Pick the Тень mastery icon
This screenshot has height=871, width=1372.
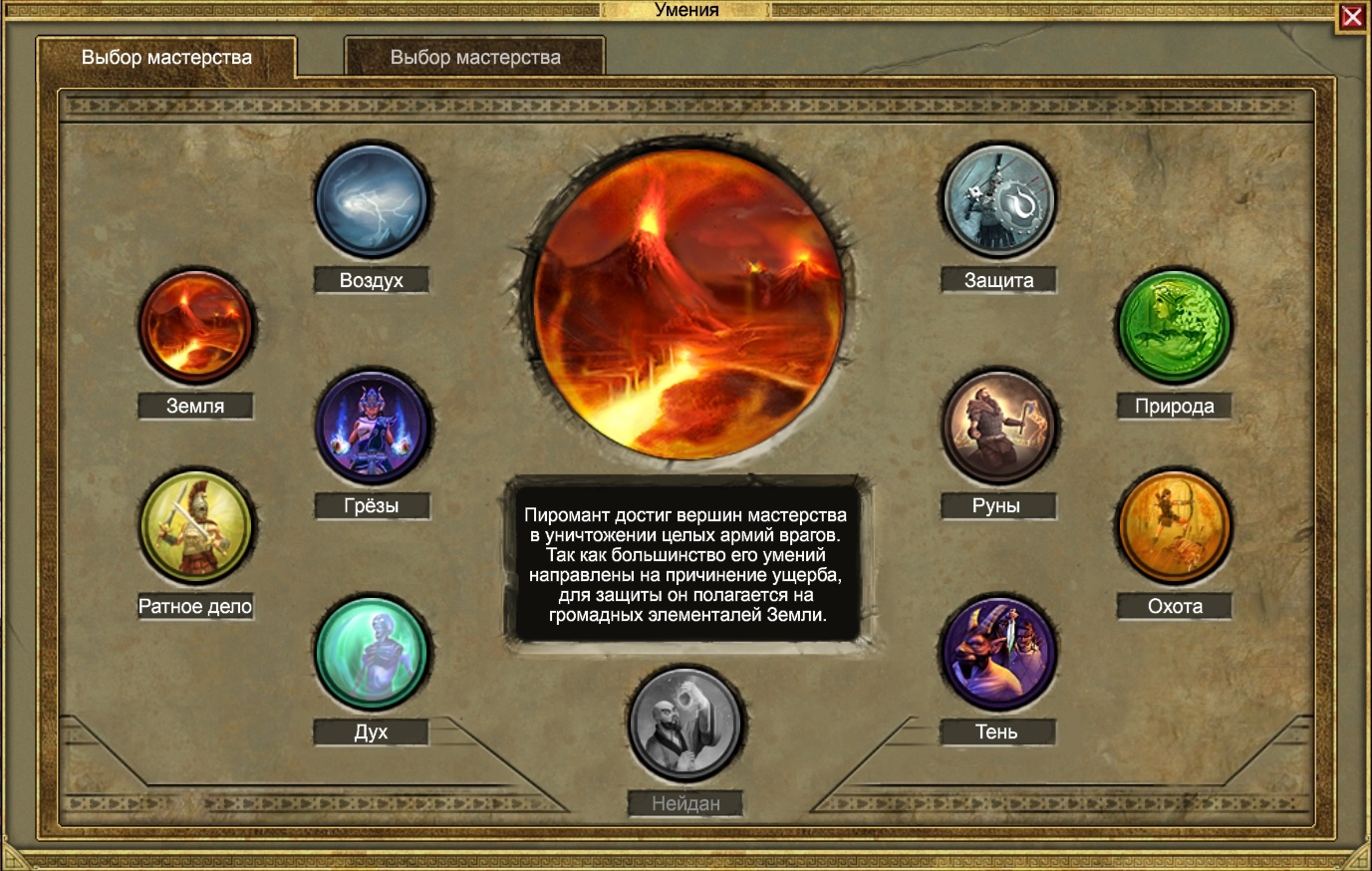[997, 654]
